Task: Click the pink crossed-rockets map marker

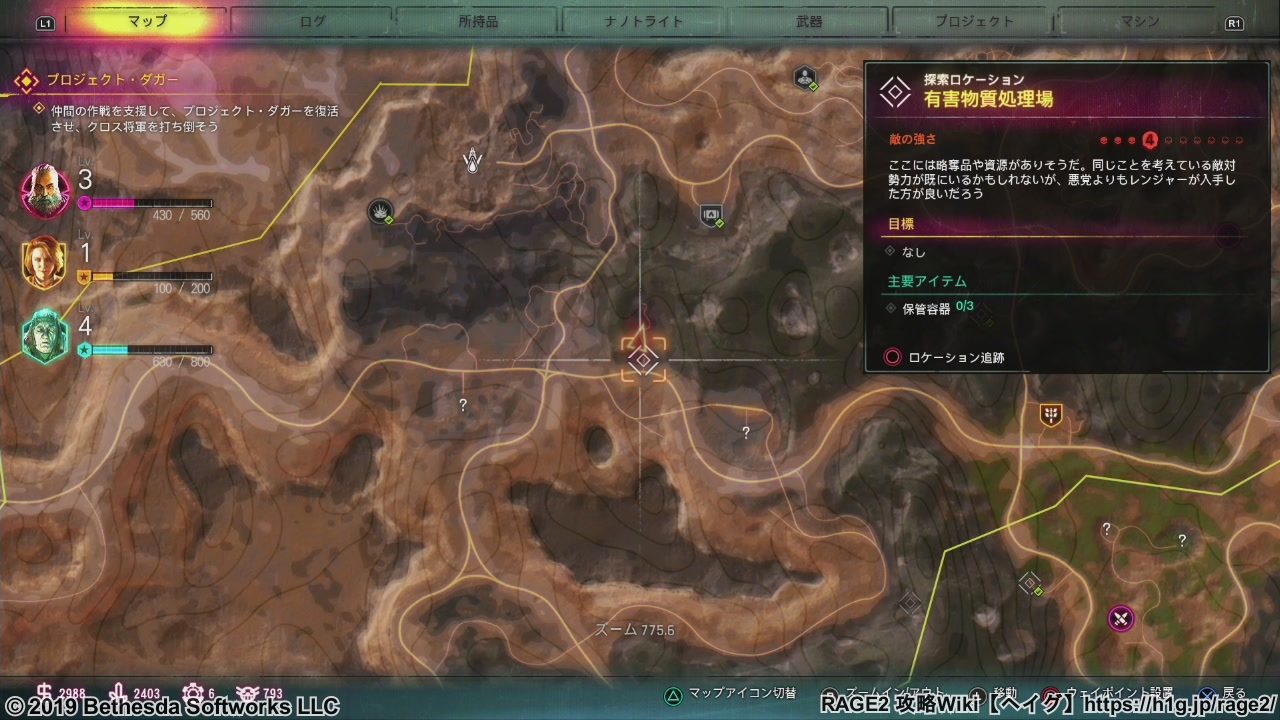Action: tap(1121, 618)
